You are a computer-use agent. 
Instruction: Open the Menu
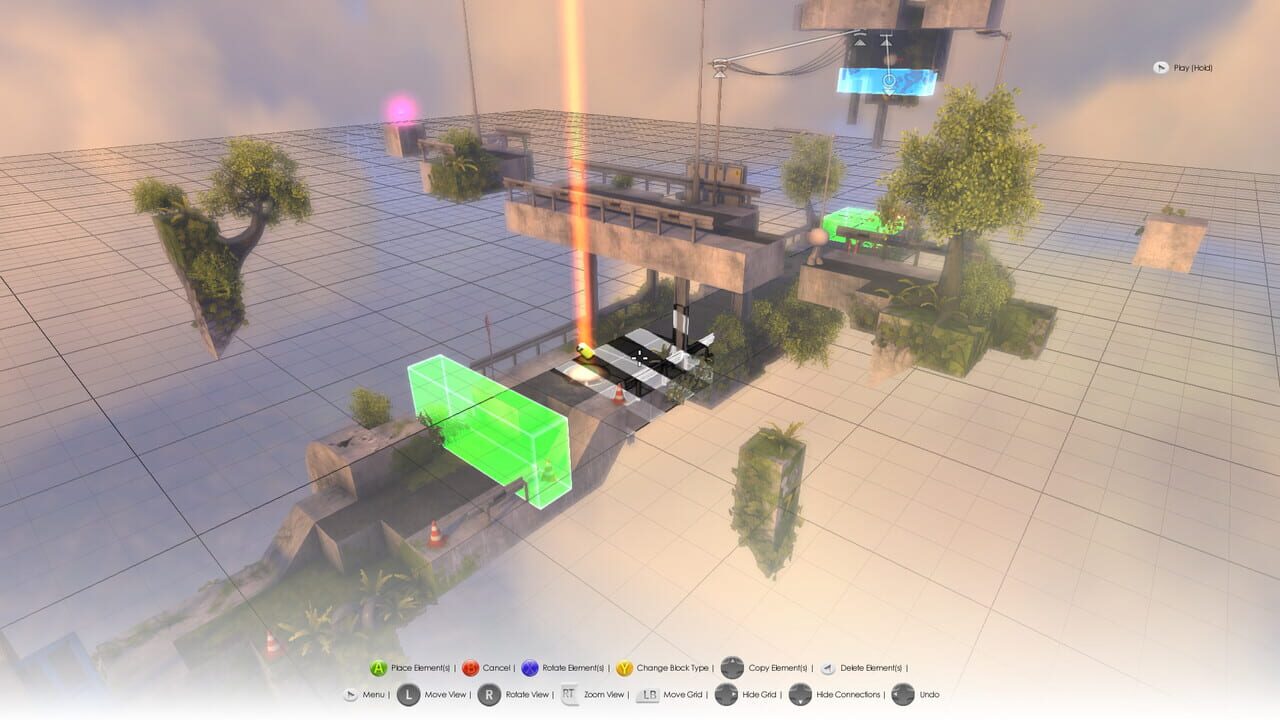(x=351, y=695)
